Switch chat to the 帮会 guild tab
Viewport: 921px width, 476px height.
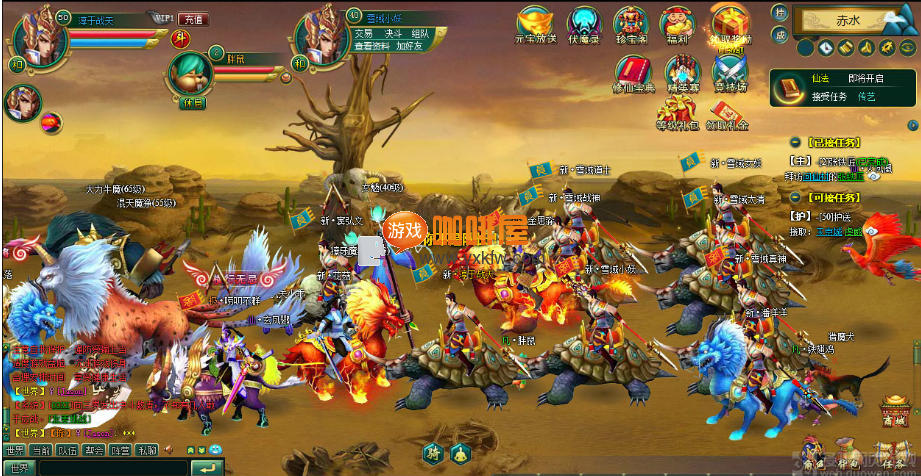[94, 451]
